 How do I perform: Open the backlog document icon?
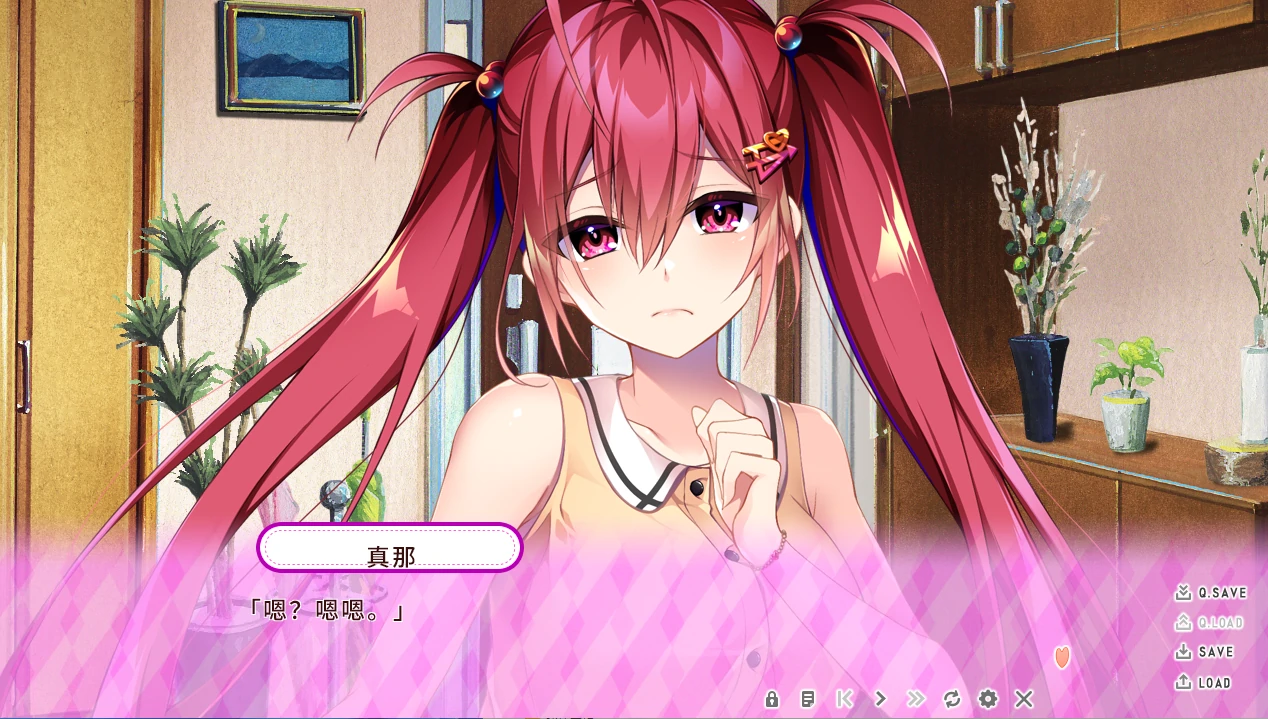808,699
